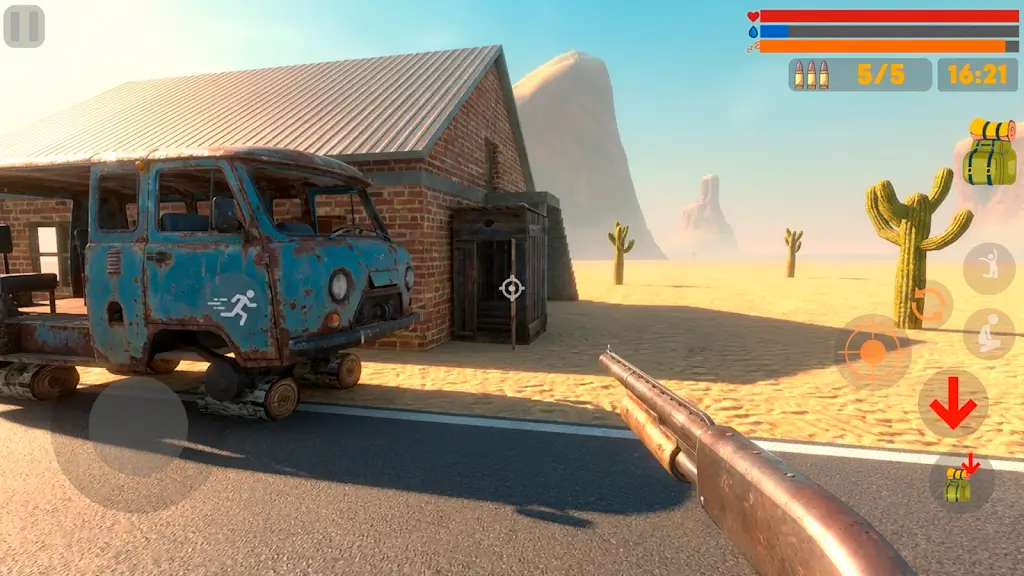Tap the virtual movement joystick
The image size is (1024, 576).
[x=137, y=427]
